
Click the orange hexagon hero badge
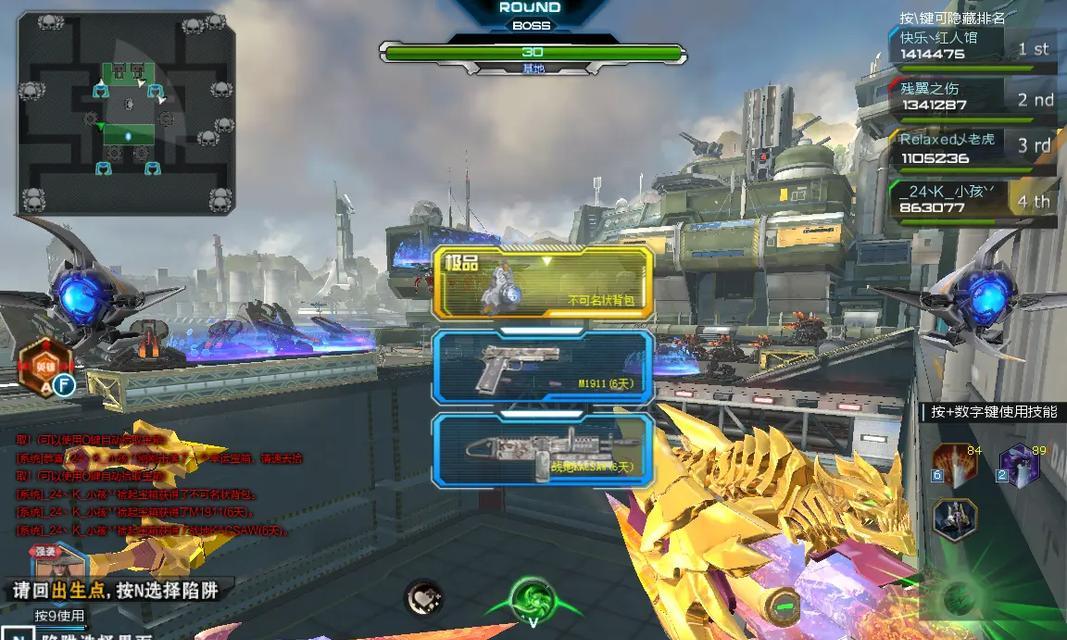pyautogui.click(x=45, y=364)
